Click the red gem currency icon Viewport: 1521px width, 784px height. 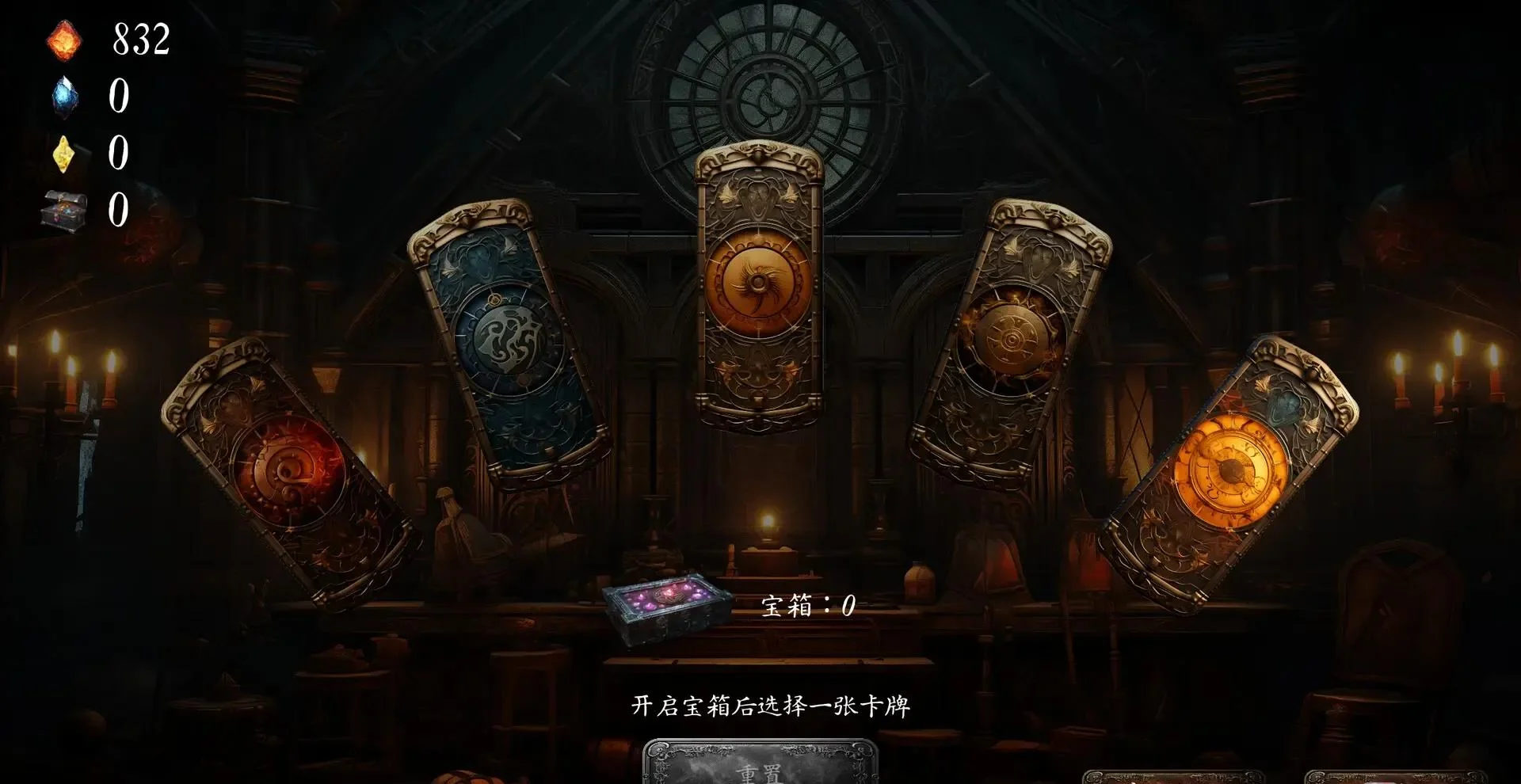(x=63, y=40)
